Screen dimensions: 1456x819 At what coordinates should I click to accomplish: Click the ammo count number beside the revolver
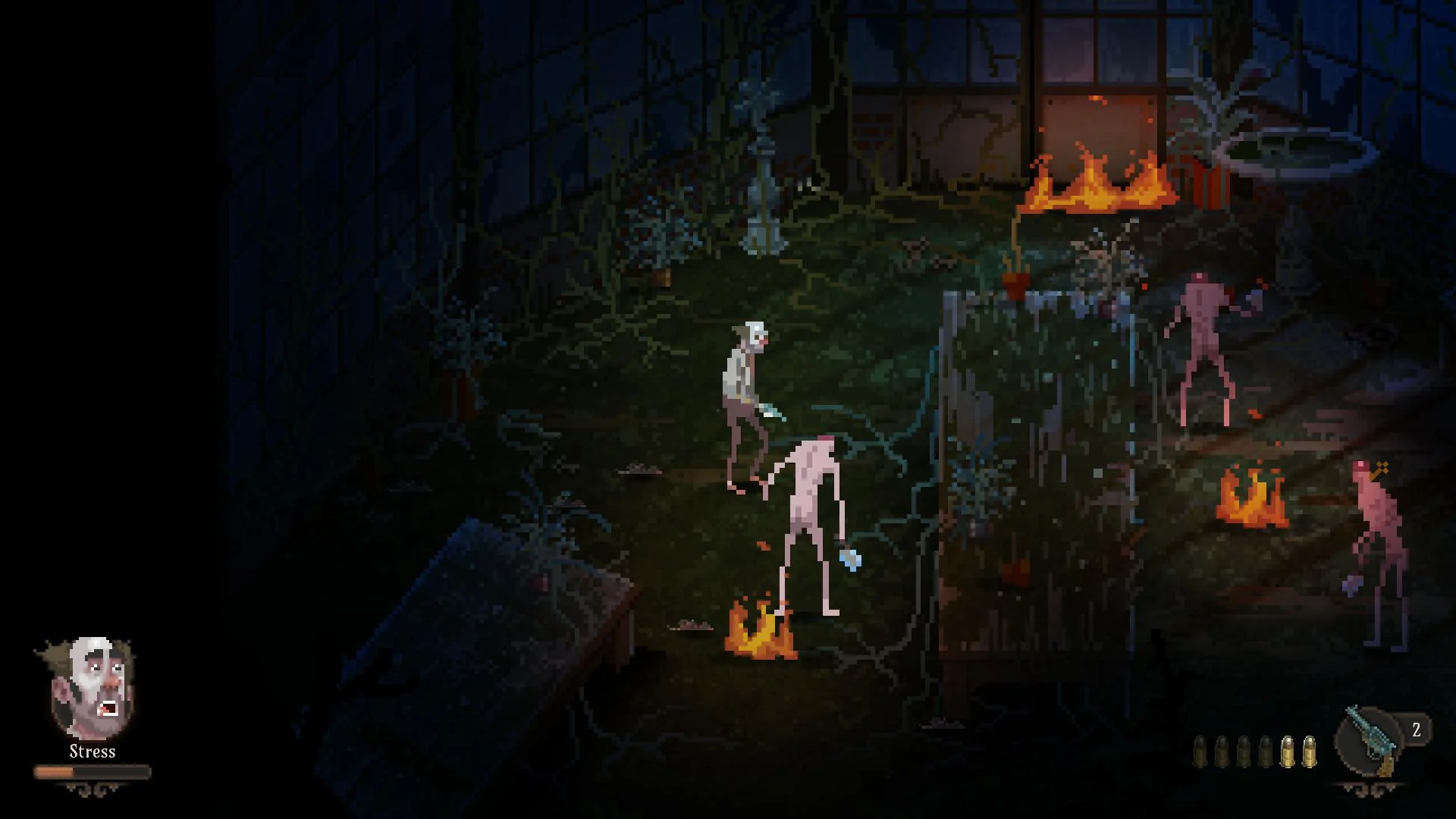coord(1415,730)
